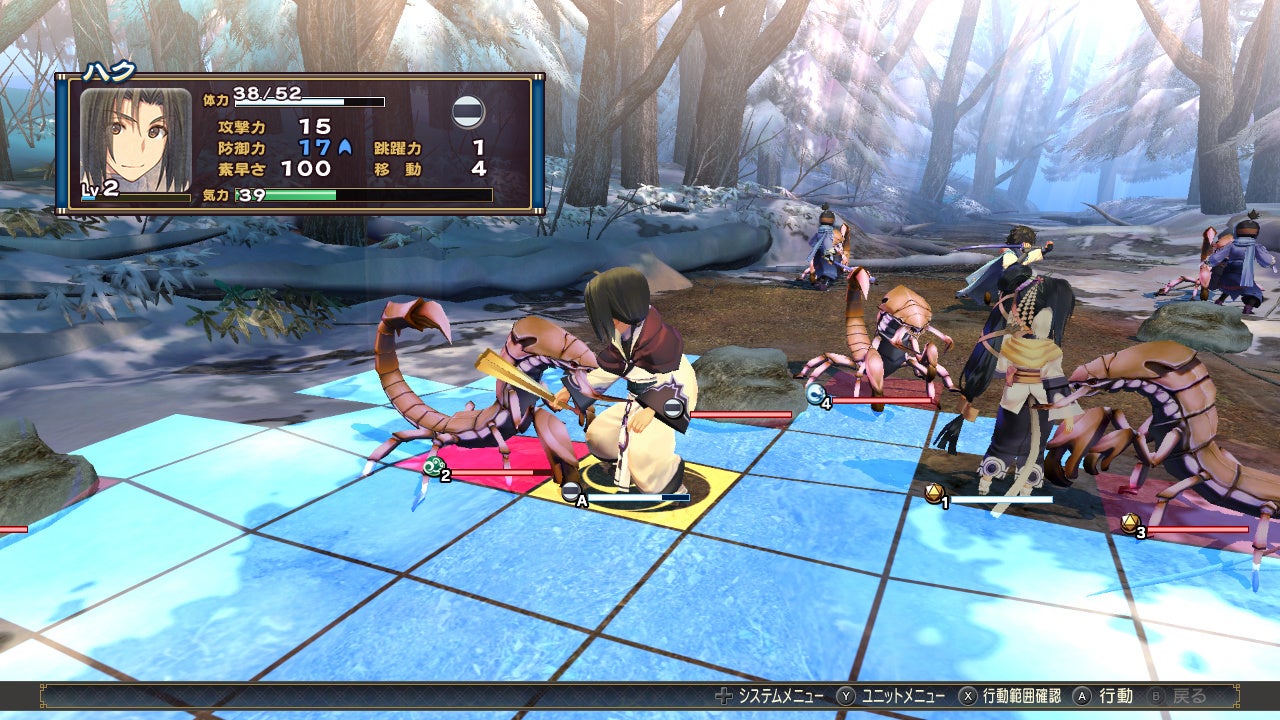Click the grey element icon in Haku's status panel
The image size is (1280, 720).
[468, 112]
